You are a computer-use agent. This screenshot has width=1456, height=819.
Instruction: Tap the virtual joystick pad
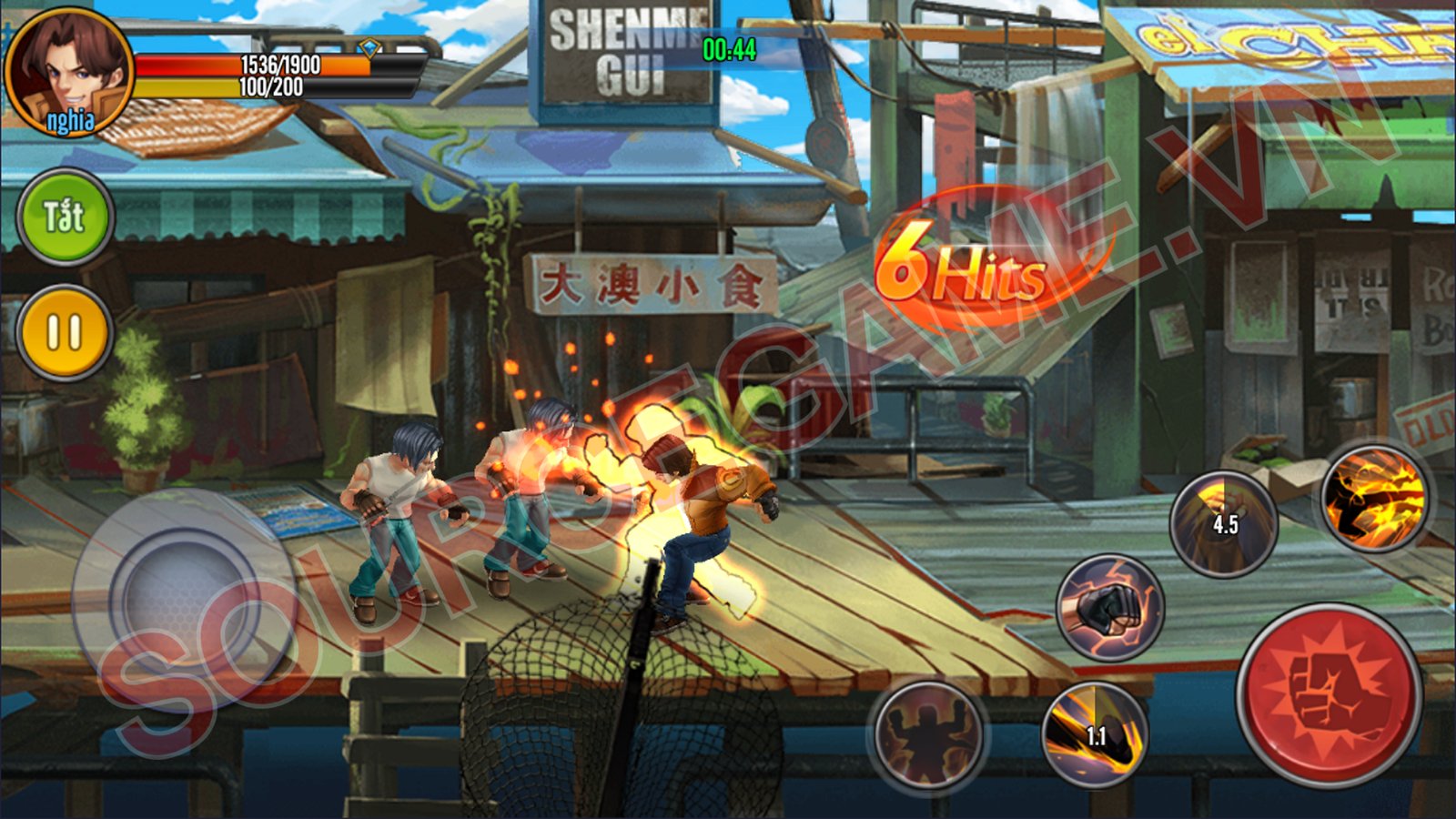pyautogui.click(x=183, y=600)
